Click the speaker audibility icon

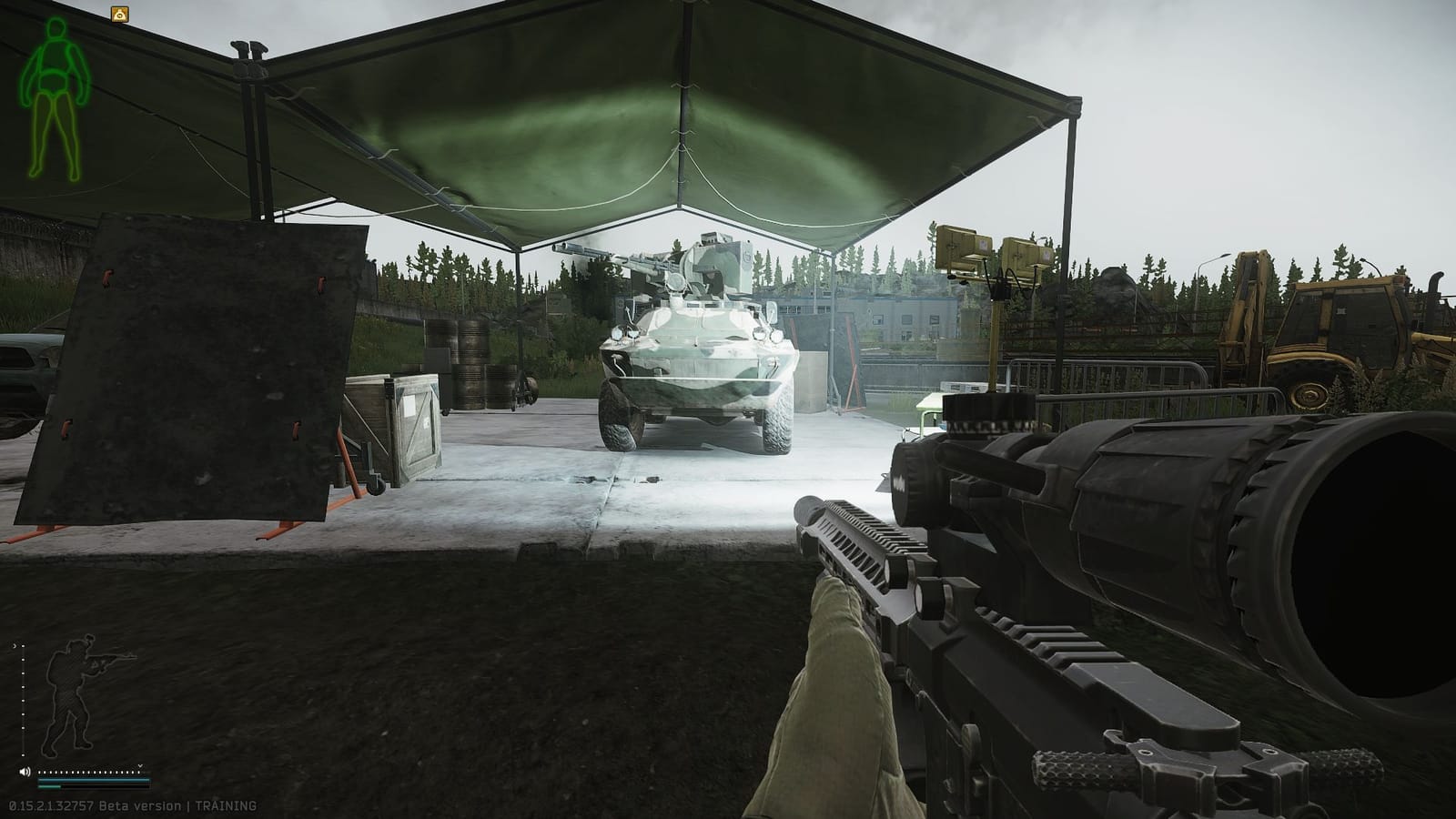pos(25,771)
